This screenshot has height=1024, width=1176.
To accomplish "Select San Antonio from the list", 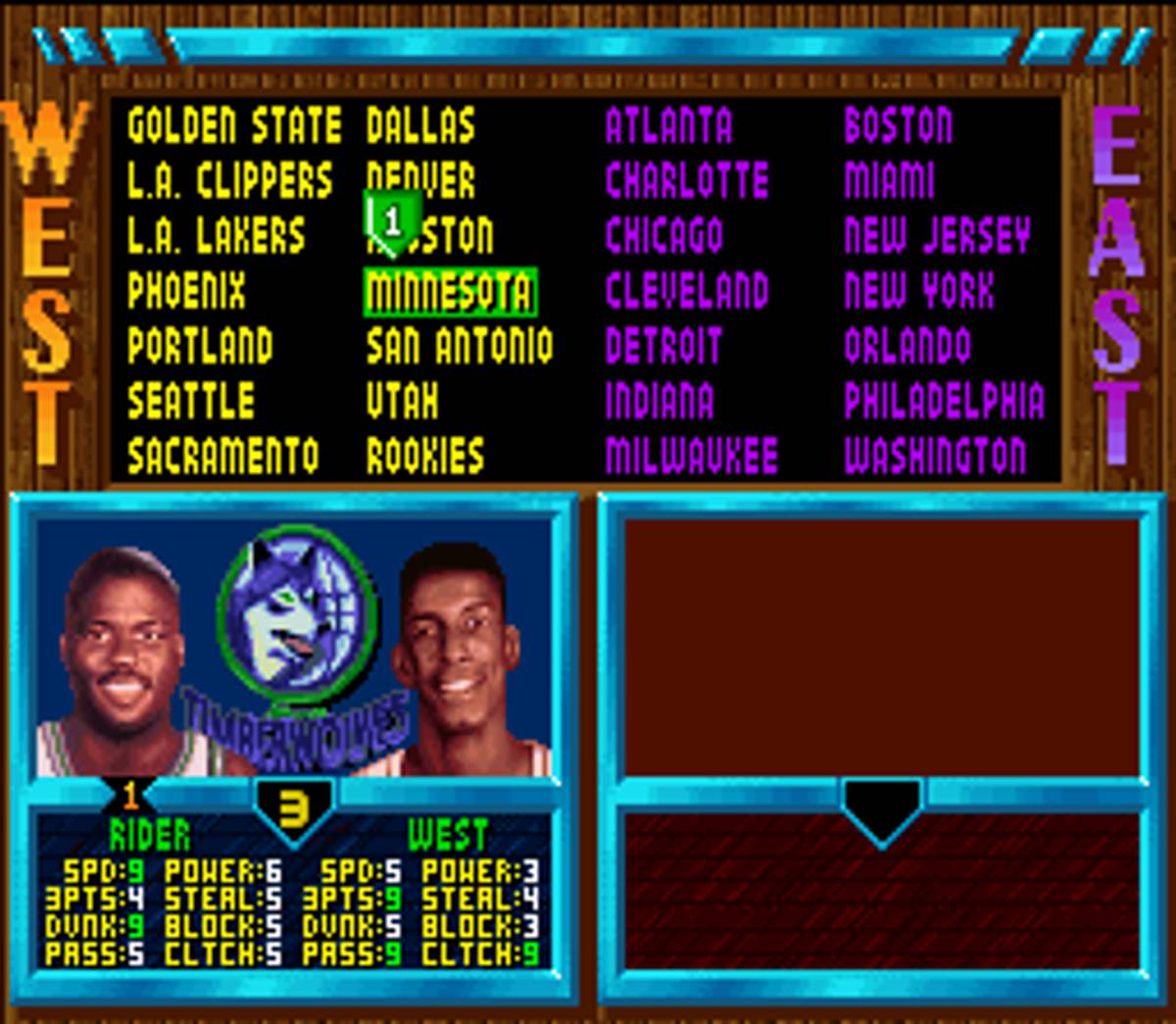I will (459, 347).
